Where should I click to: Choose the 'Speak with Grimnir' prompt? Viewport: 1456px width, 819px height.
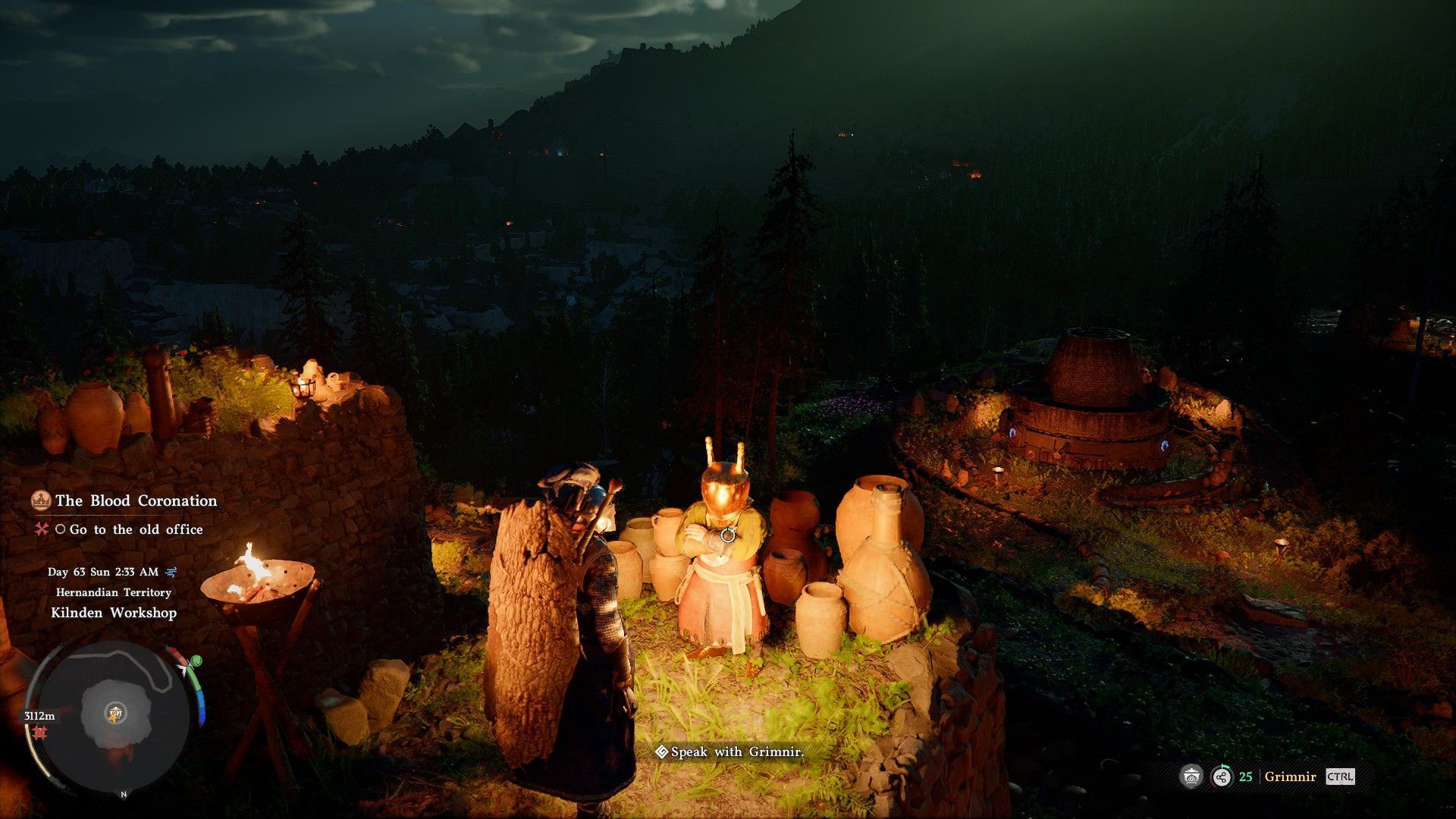pyautogui.click(x=730, y=752)
